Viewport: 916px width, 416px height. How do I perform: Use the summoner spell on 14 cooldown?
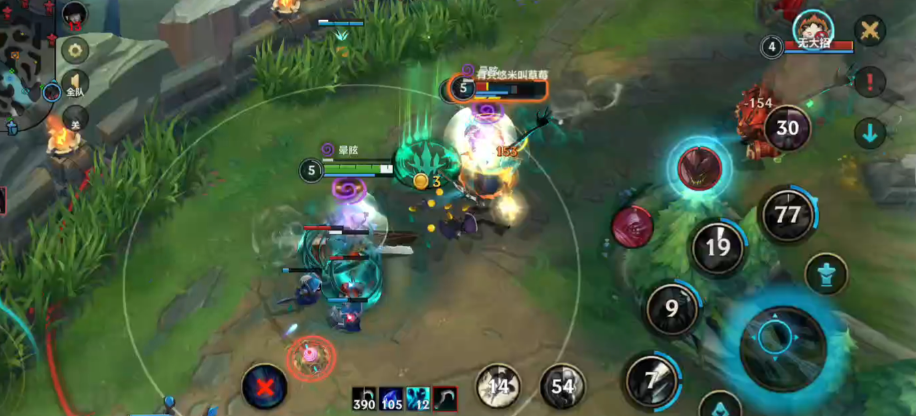coord(497,386)
